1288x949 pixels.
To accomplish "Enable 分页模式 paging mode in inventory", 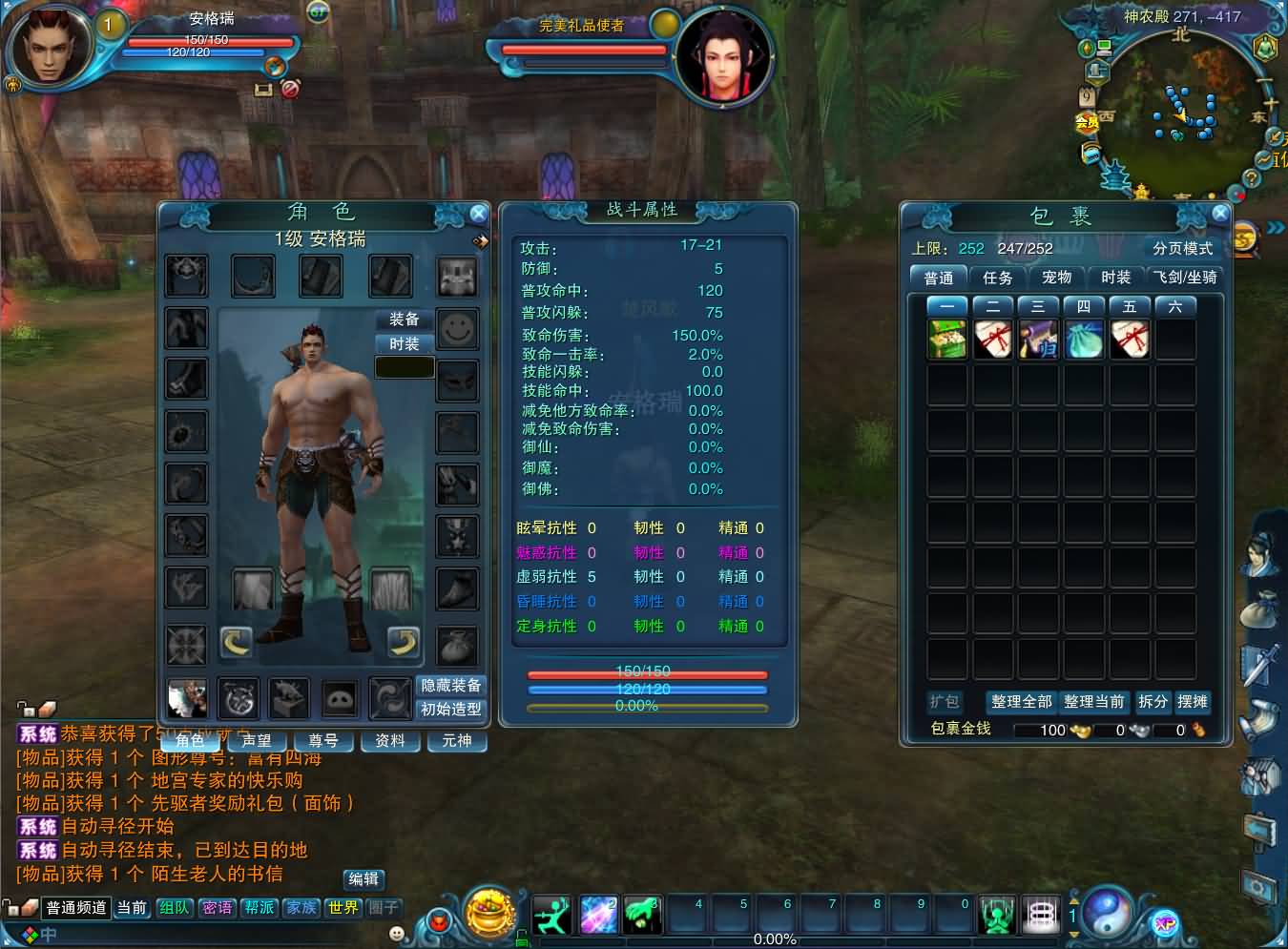I will click(x=1182, y=246).
